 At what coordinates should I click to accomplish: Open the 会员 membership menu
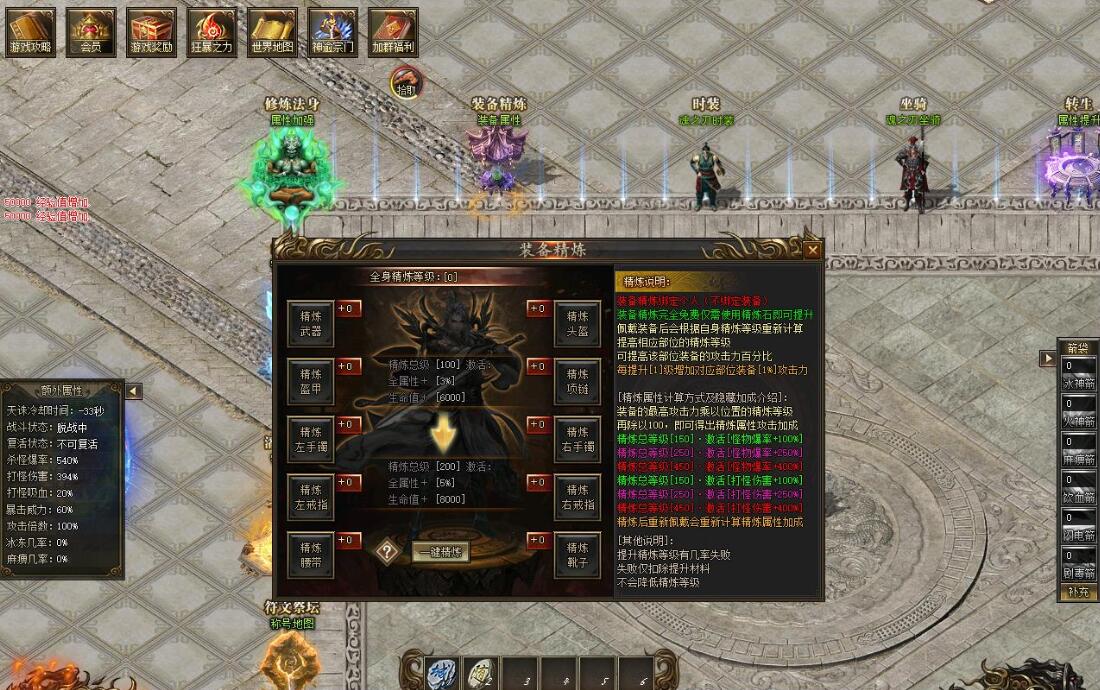91,33
